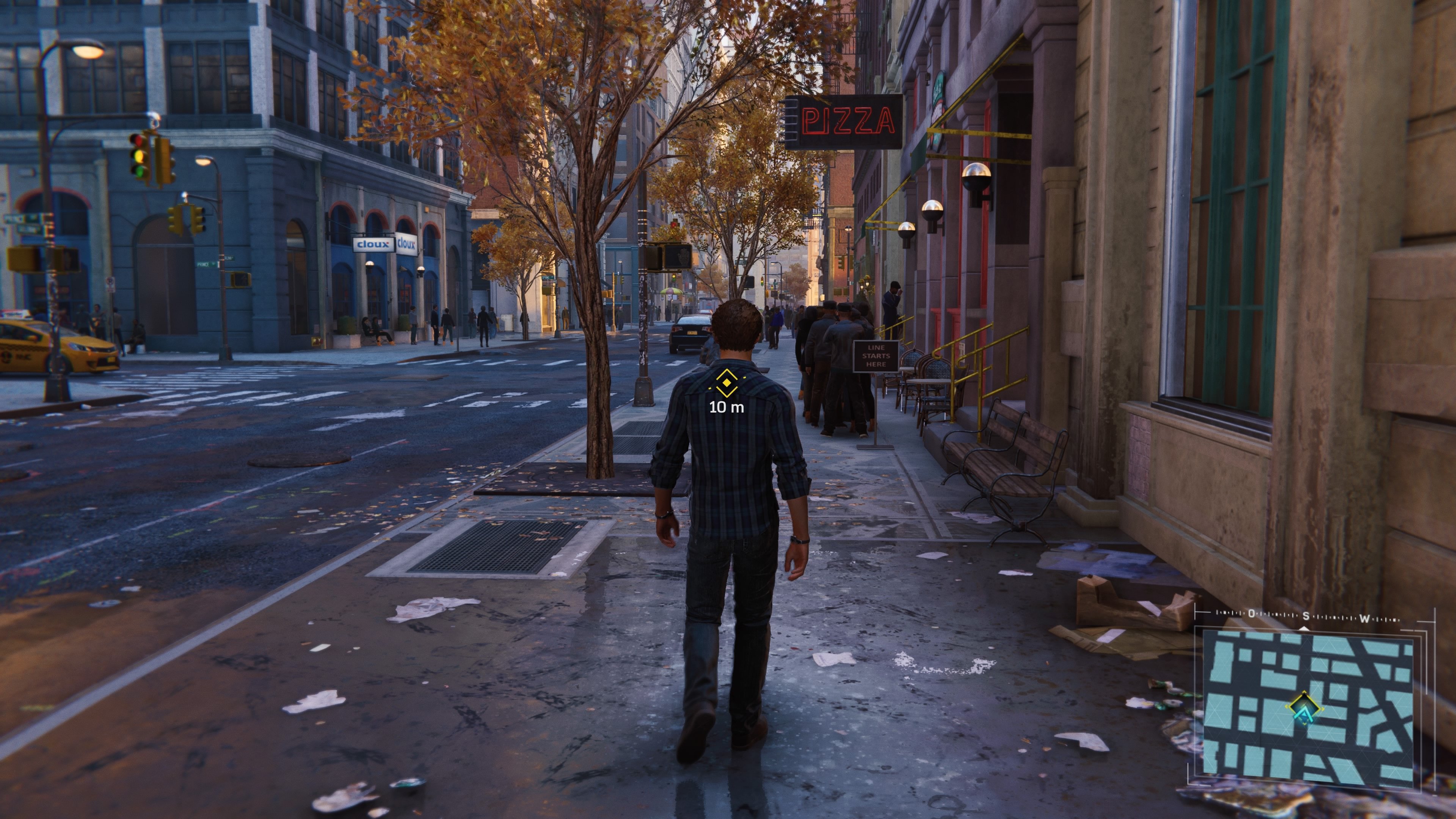The width and height of the screenshot is (1456, 819).
Task: Click the O marker on the compass bar
Action: [x=1252, y=614]
